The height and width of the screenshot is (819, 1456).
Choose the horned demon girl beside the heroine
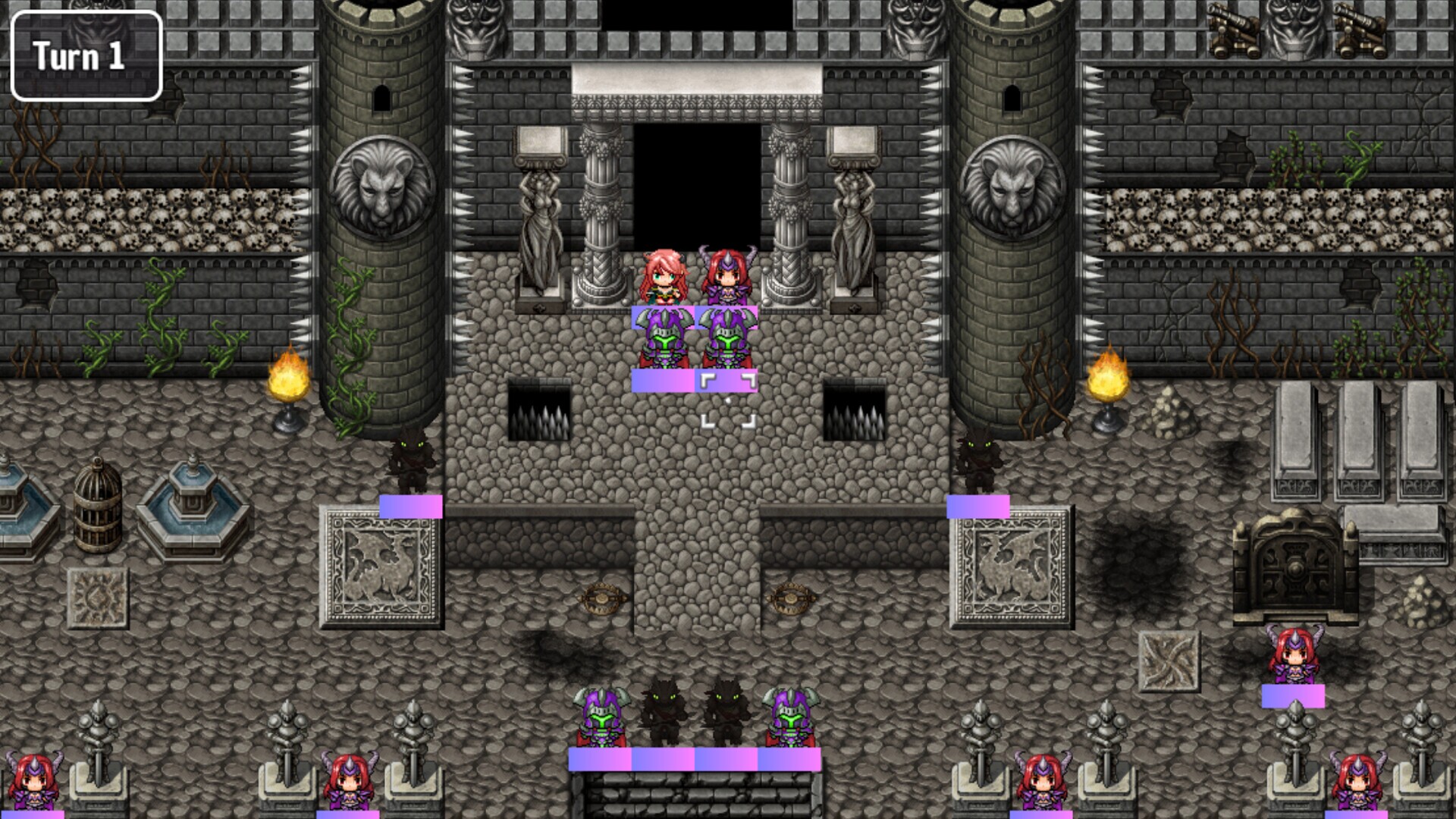click(x=727, y=278)
